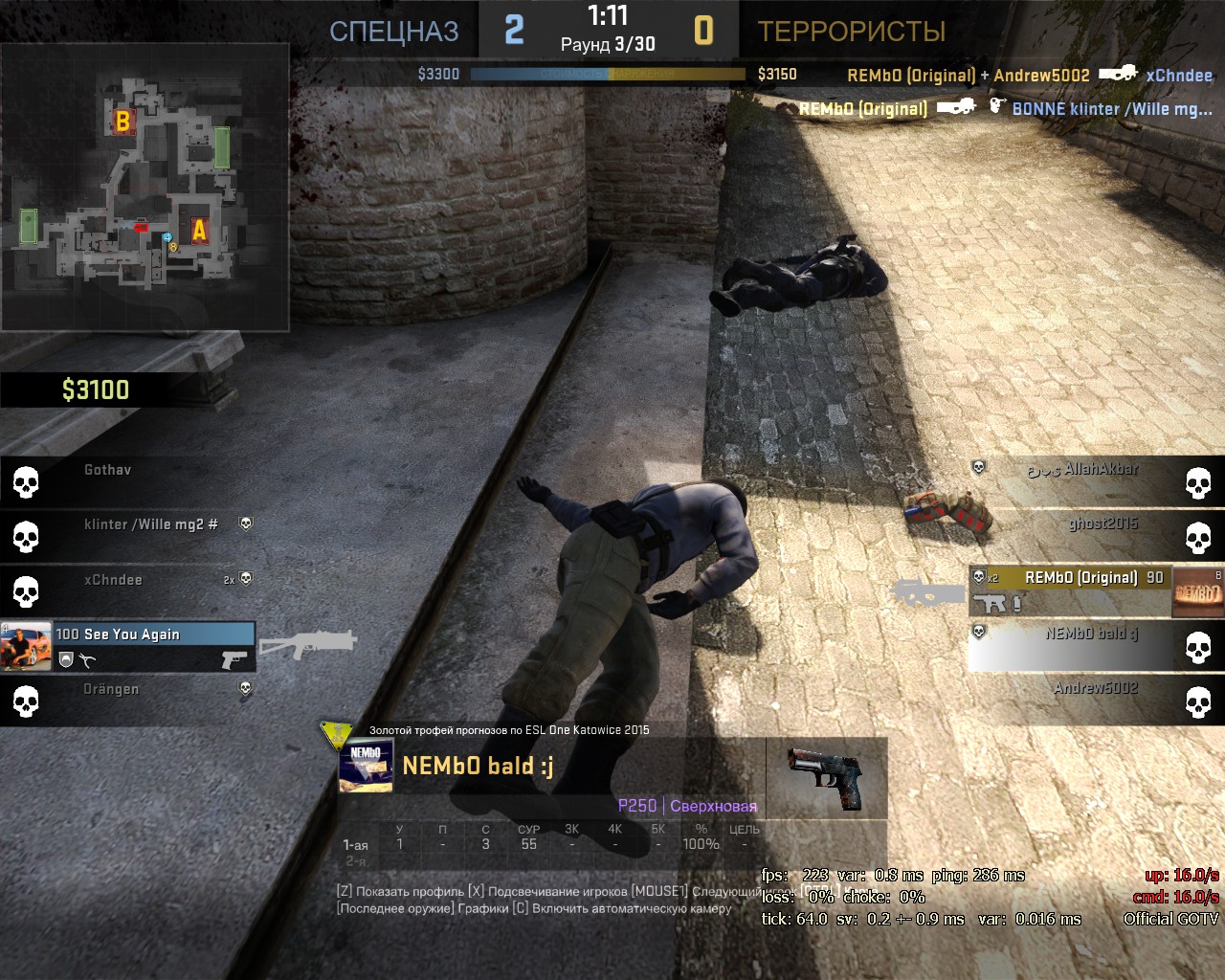This screenshot has width=1225, height=980.
Task: Click See You Again's avatar picture
Action: [26, 647]
